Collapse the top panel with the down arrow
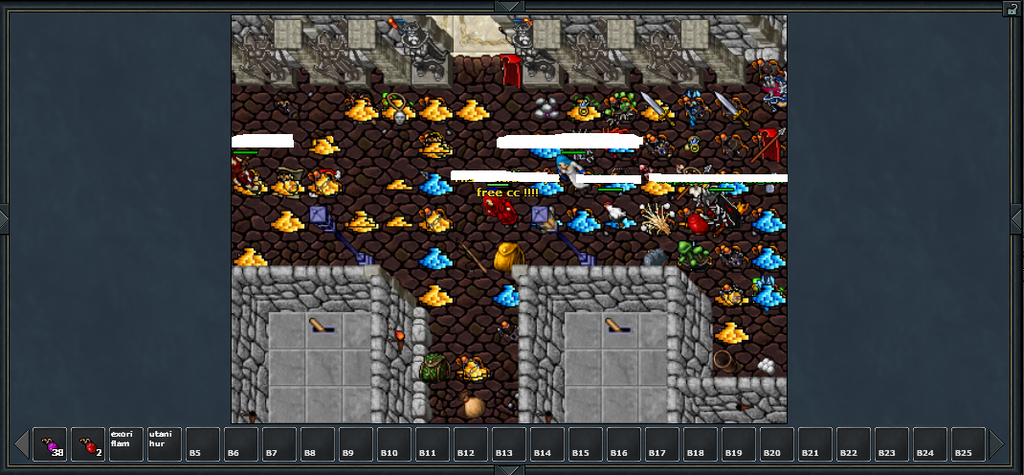Screen dimensions: 1024x475 510,6
